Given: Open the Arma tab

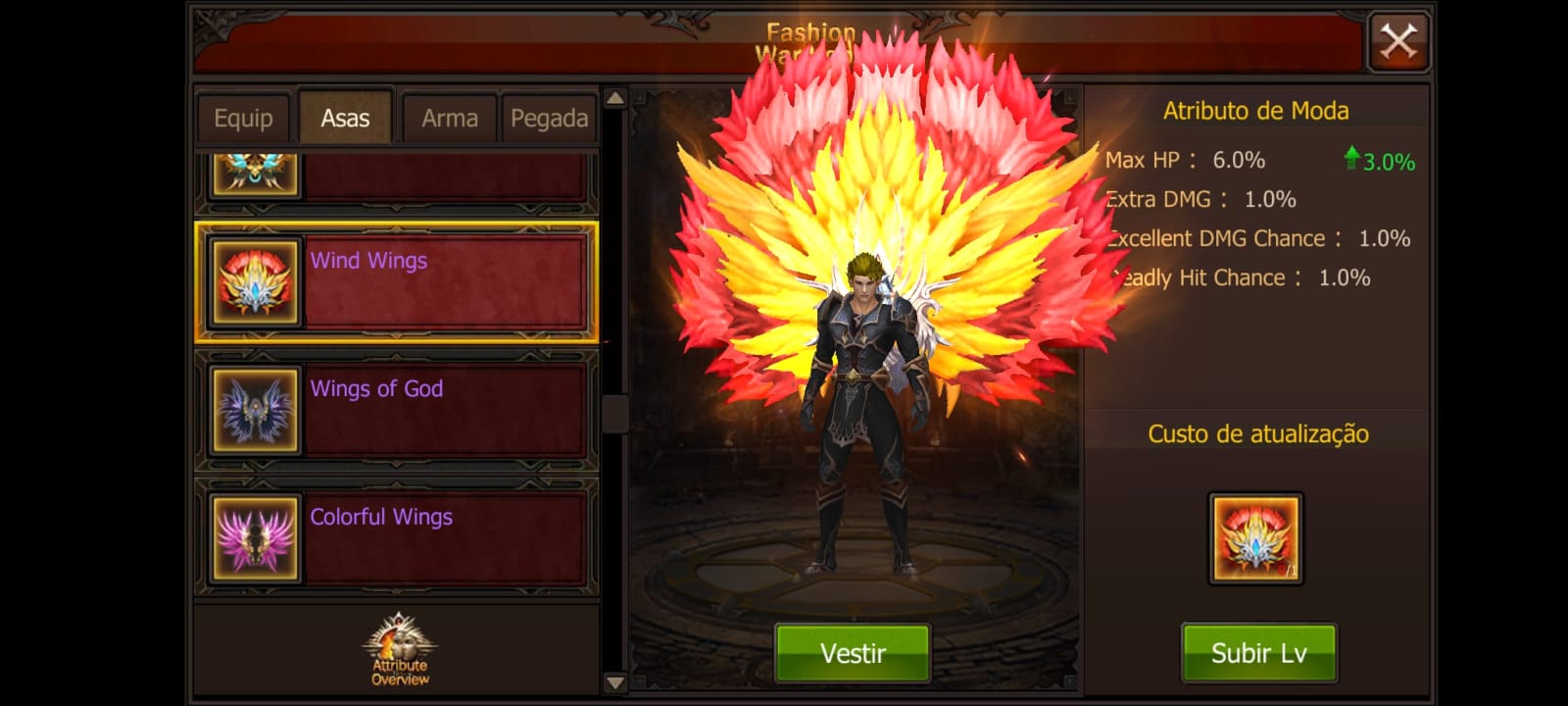Looking at the screenshot, I should point(450,119).
